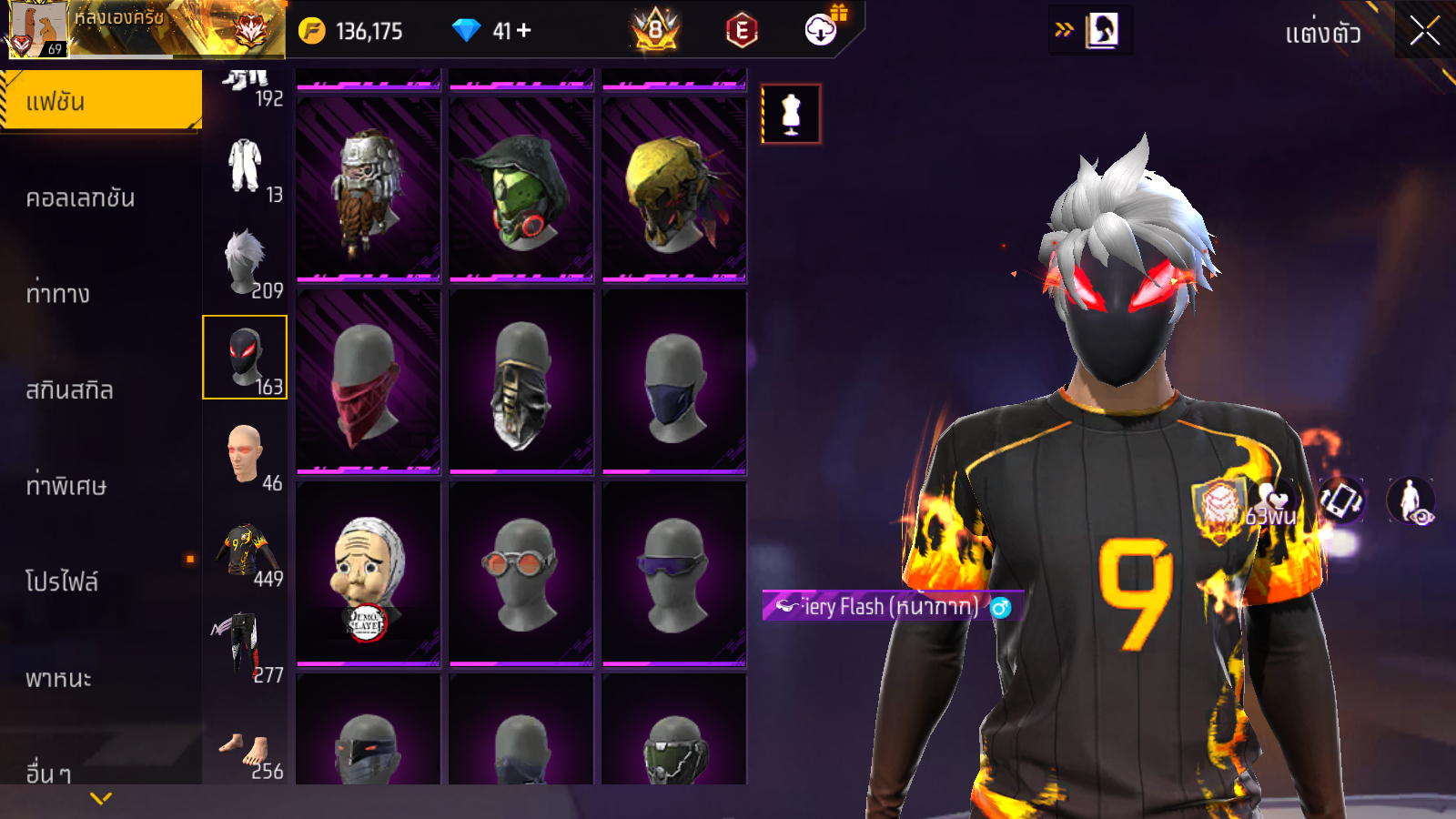
Task: Open the ท่าทาง emotes tab
Action: [x=59, y=294]
